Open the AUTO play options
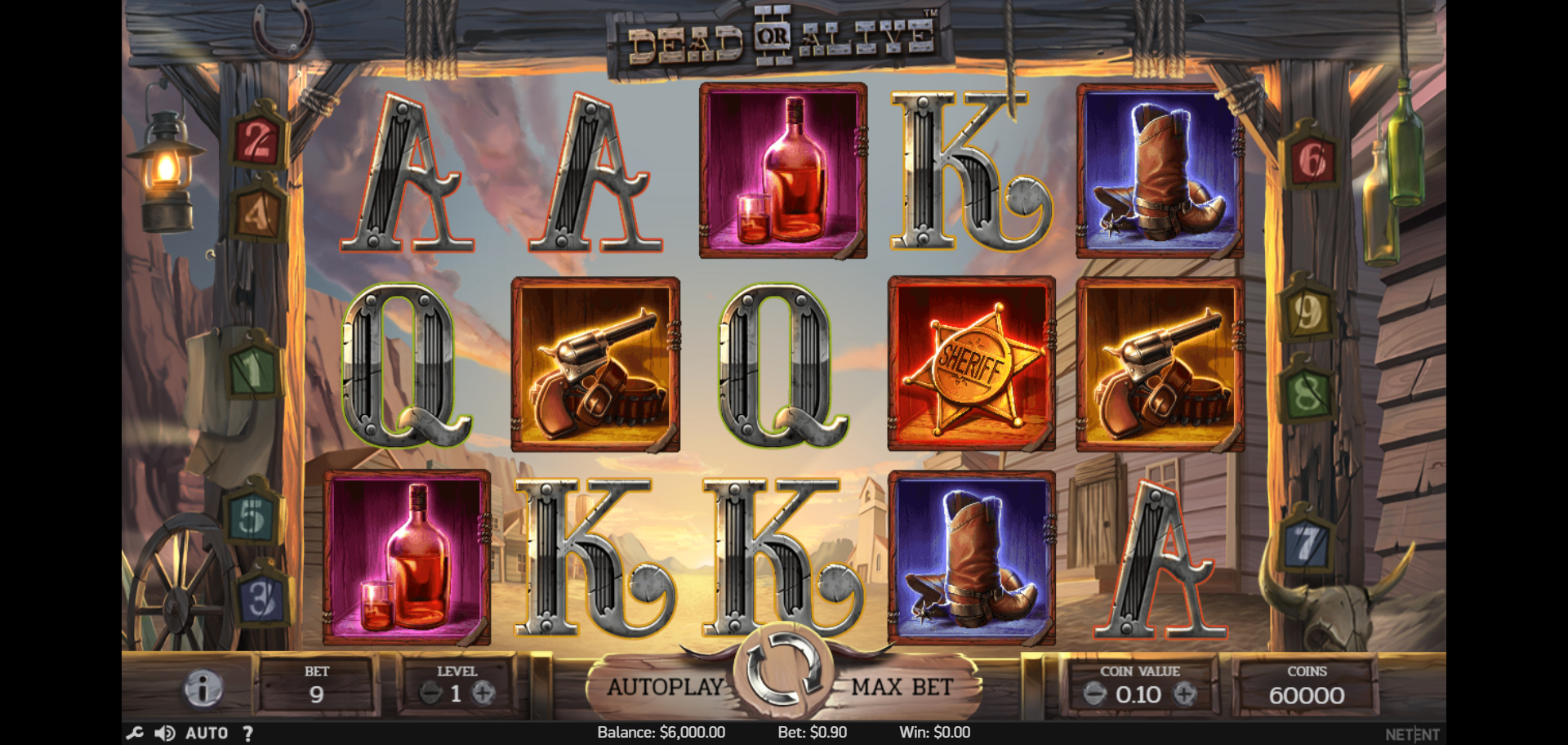1568x745 pixels. point(207,733)
